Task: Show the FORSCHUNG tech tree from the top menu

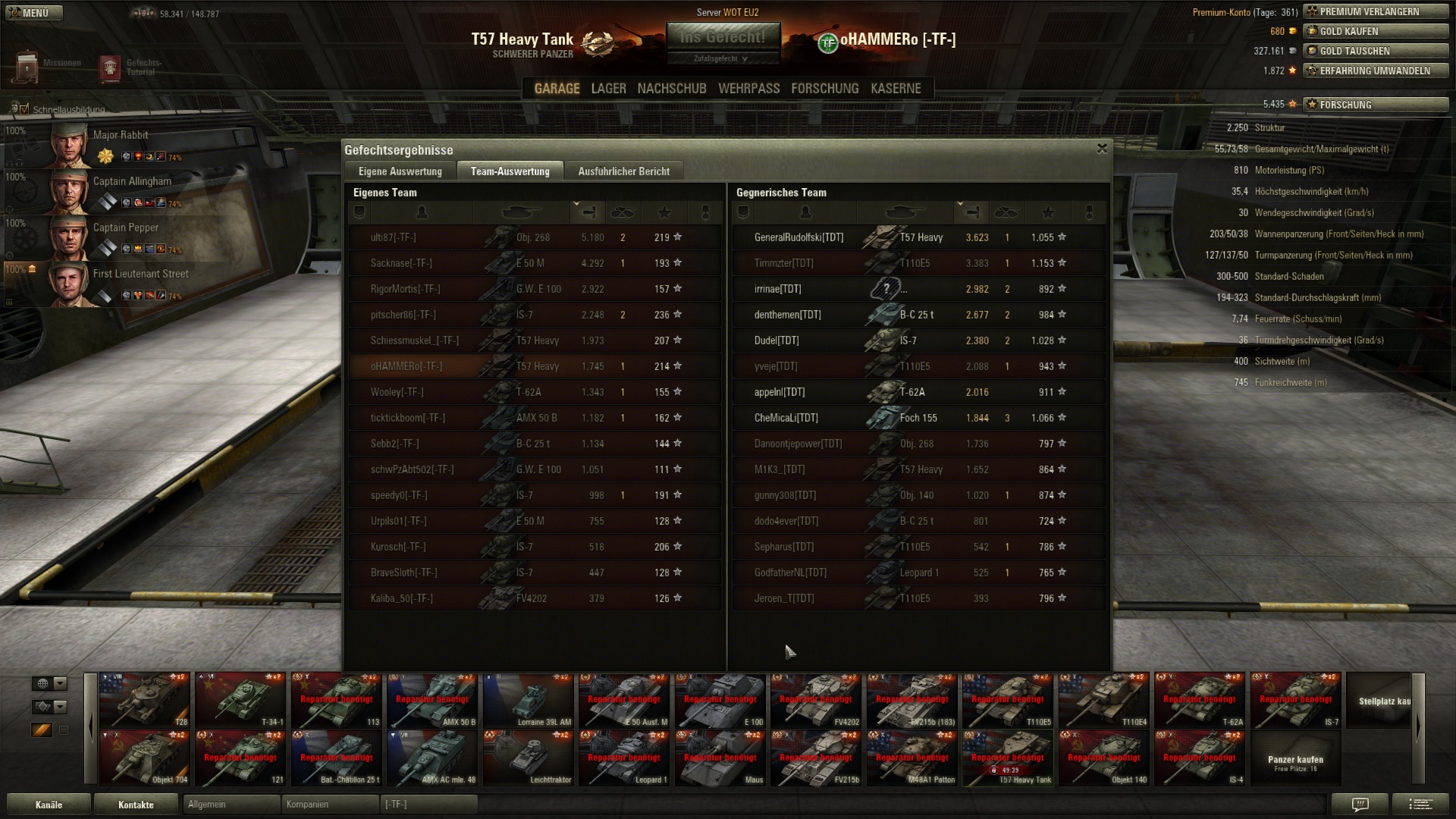Action: tap(824, 89)
